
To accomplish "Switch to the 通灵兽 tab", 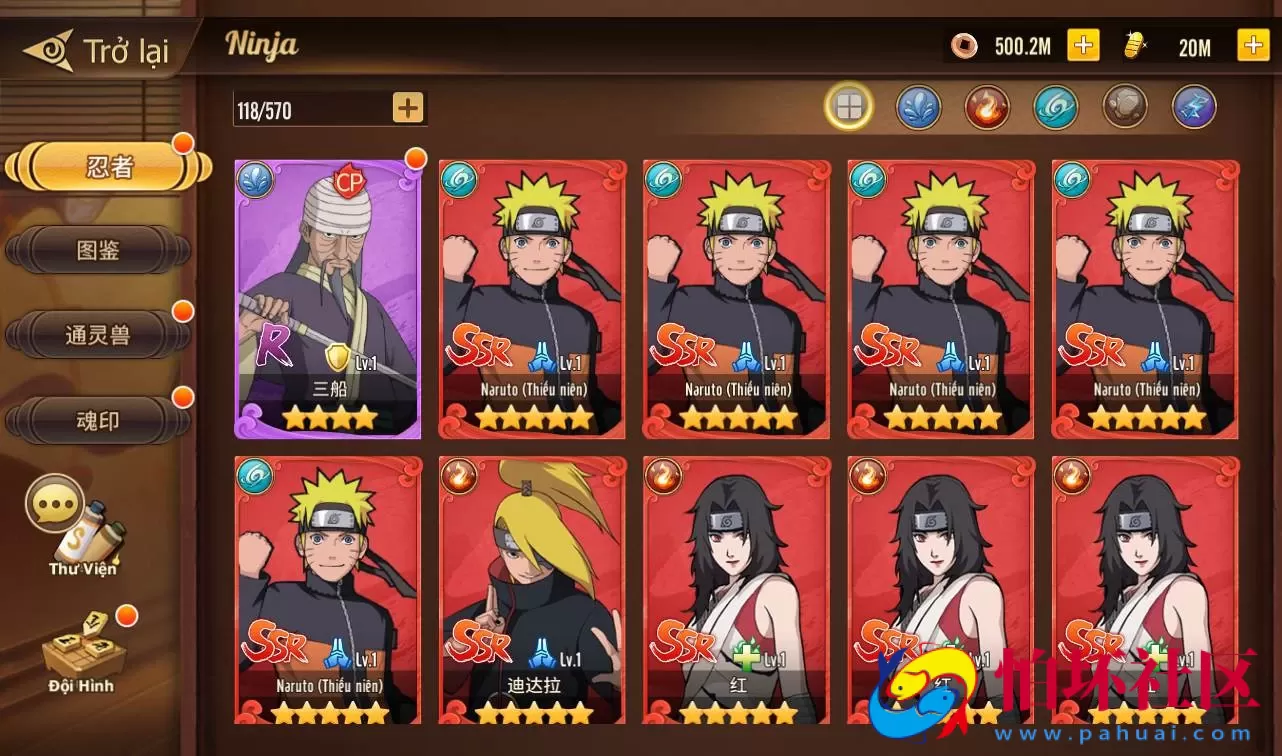I will pyautogui.click(x=98, y=336).
